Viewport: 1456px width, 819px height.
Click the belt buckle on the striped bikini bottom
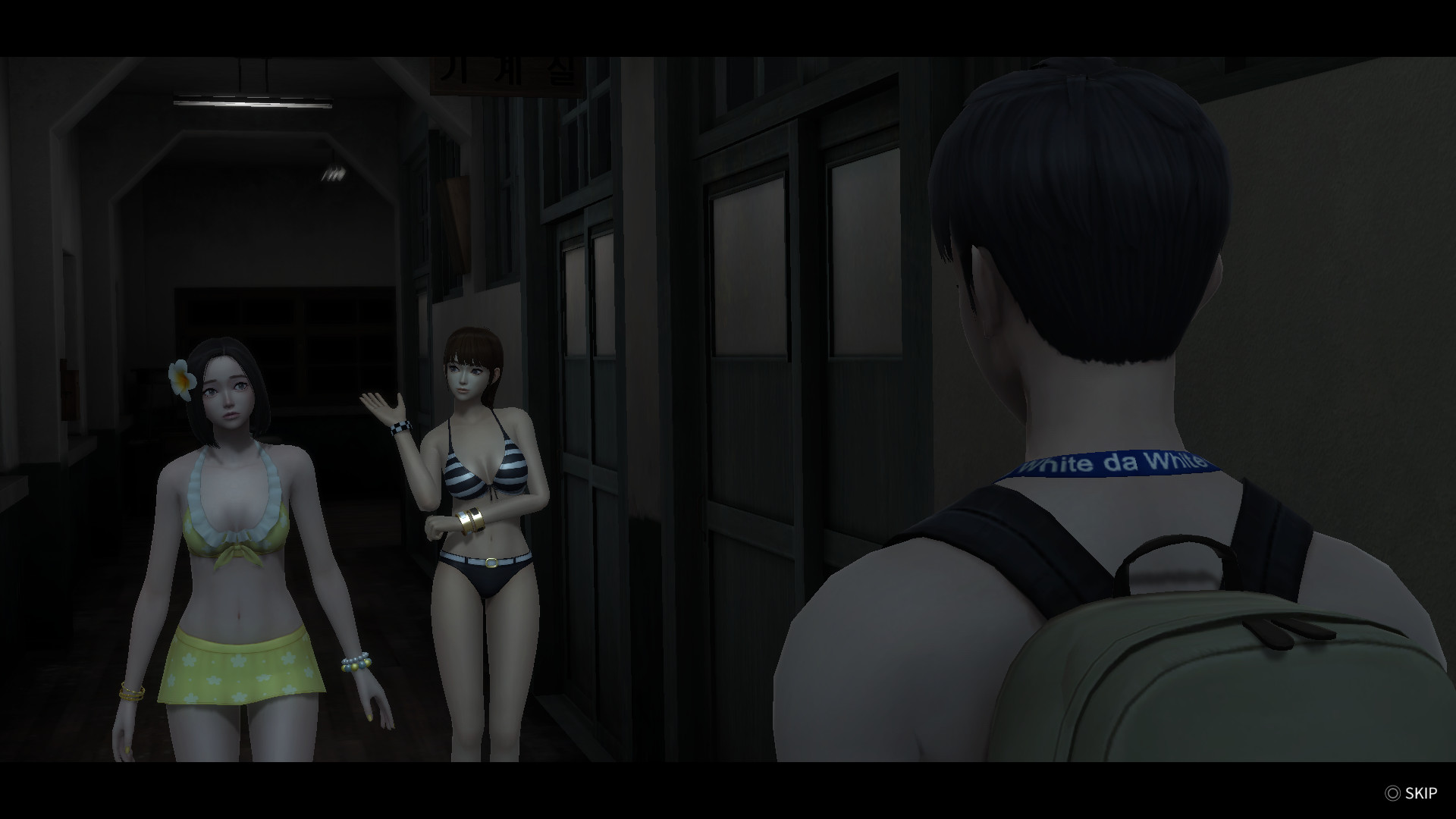point(493,561)
